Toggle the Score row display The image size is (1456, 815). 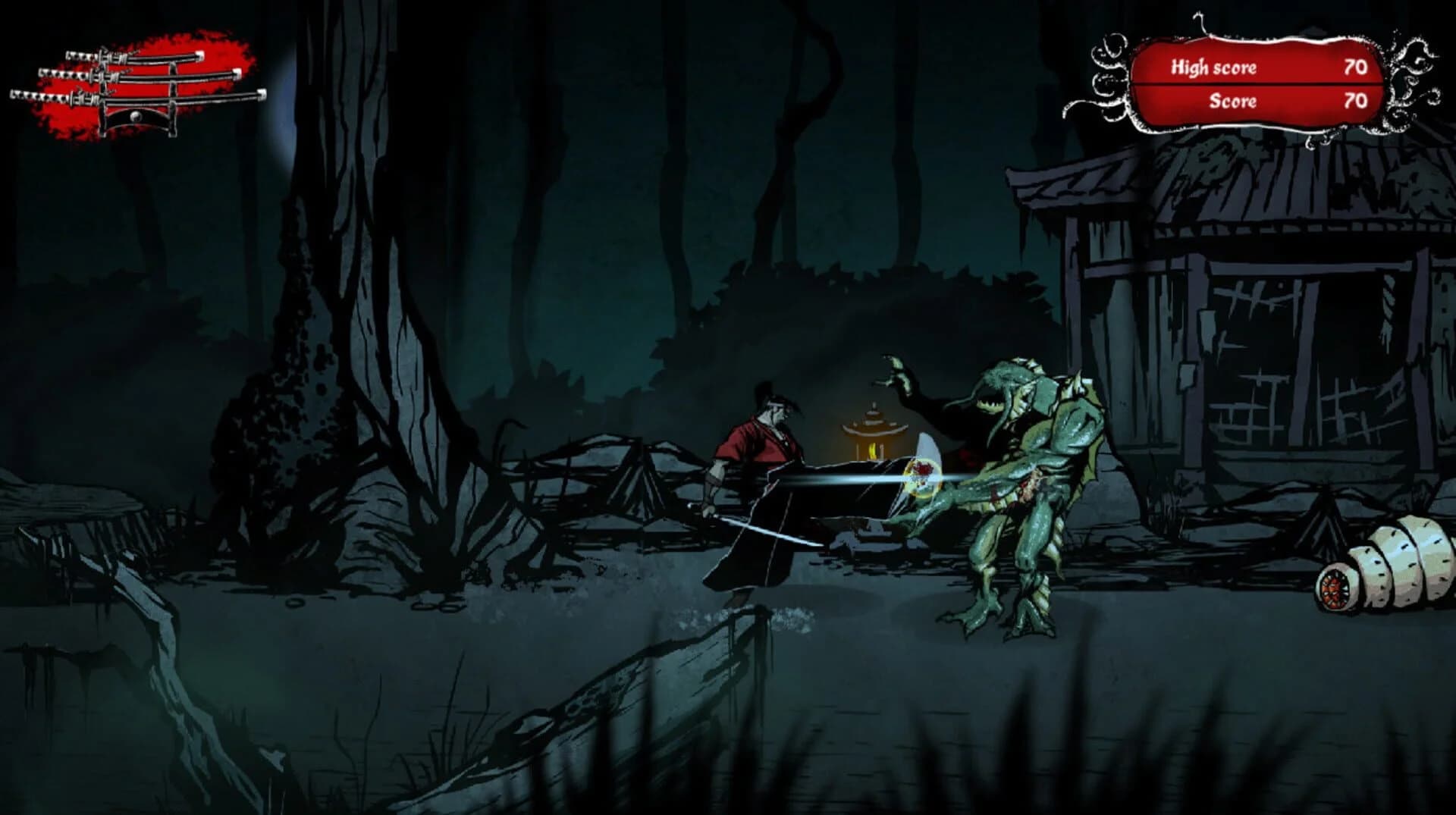1259,101
